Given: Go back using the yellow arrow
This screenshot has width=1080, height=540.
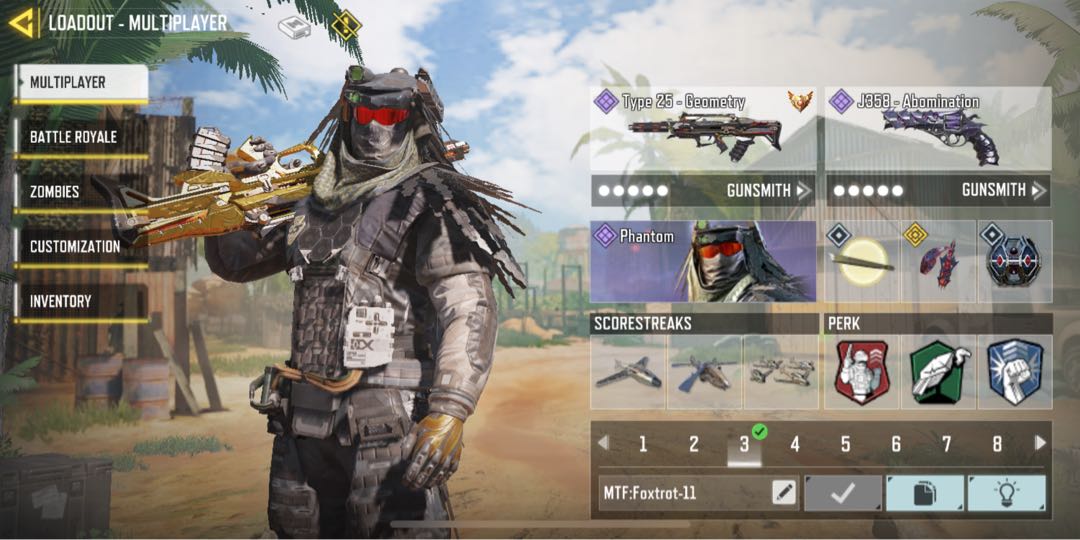Looking at the screenshot, I should (22, 22).
